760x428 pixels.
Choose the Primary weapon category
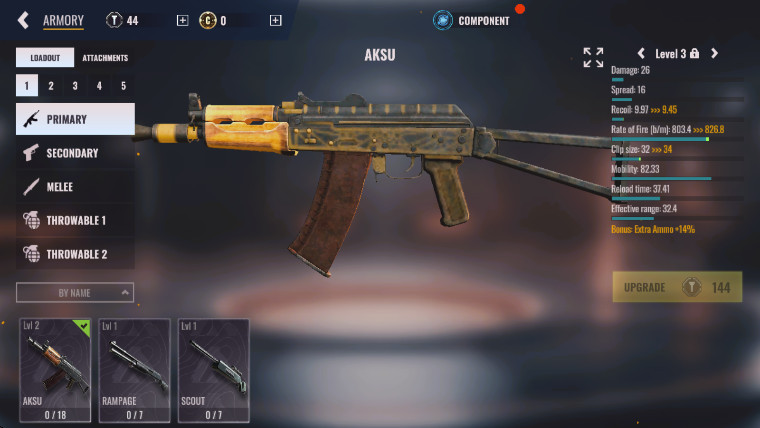75,119
